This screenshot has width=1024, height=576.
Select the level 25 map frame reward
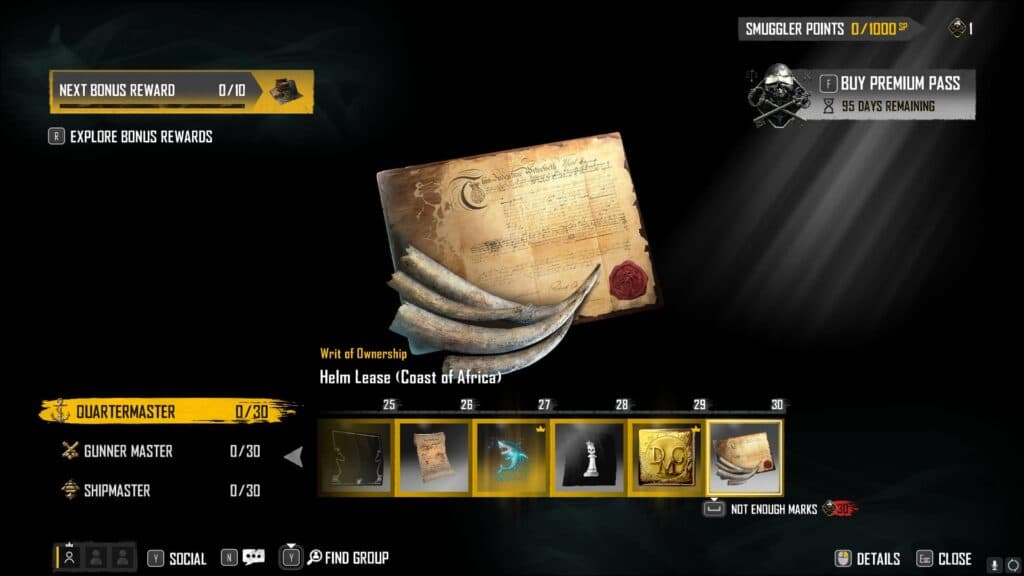[355, 457]
